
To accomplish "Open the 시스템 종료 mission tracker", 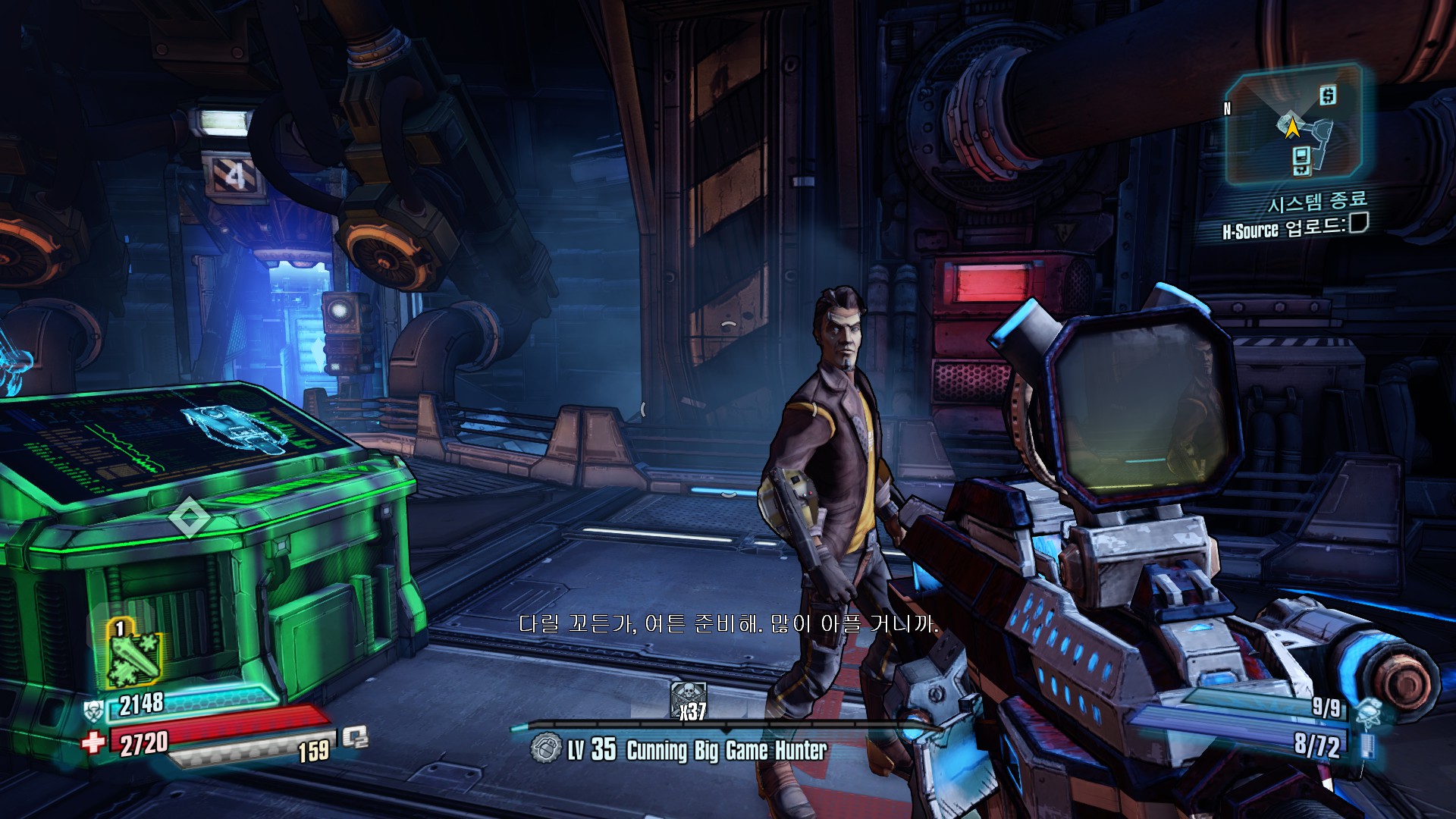I will tap(1317, 202).
